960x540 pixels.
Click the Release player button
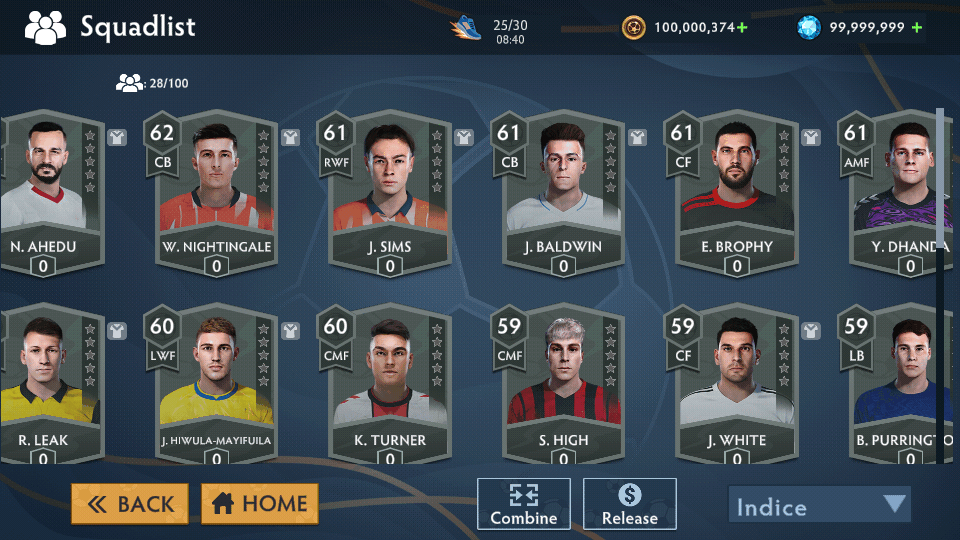[x=630, y=503]
